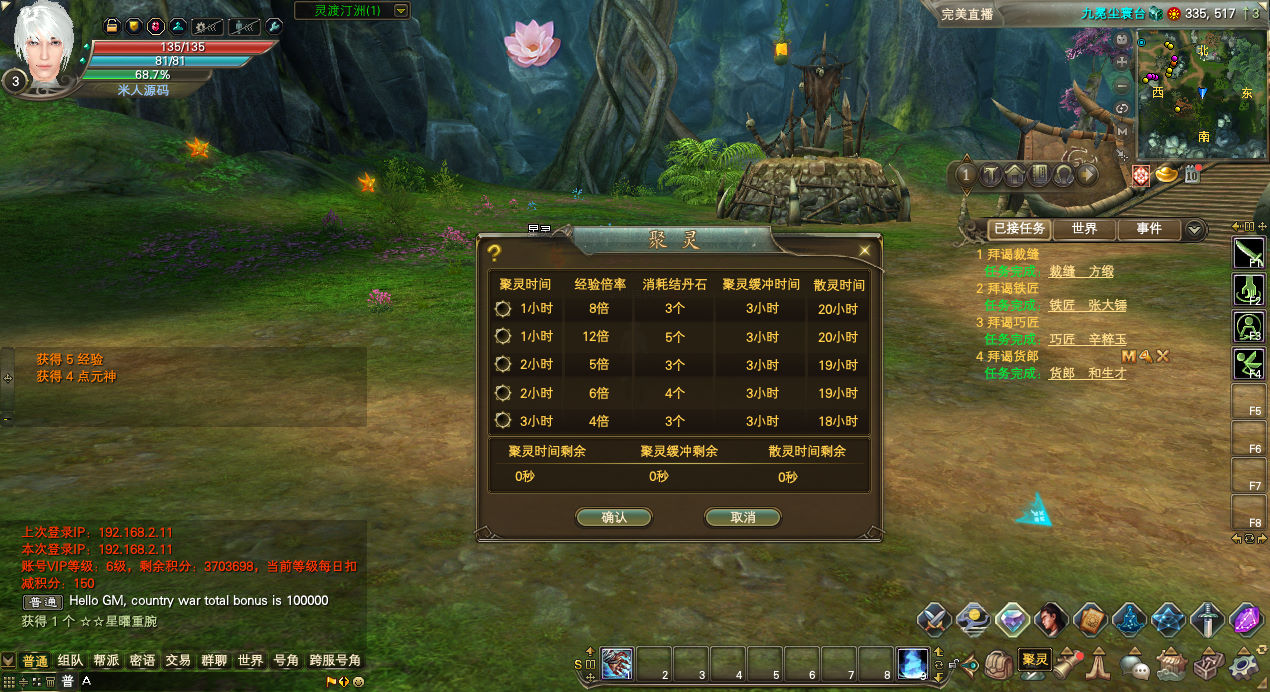Close the 聚灵 window with X

pyautogui.click(x=864, y=251)
